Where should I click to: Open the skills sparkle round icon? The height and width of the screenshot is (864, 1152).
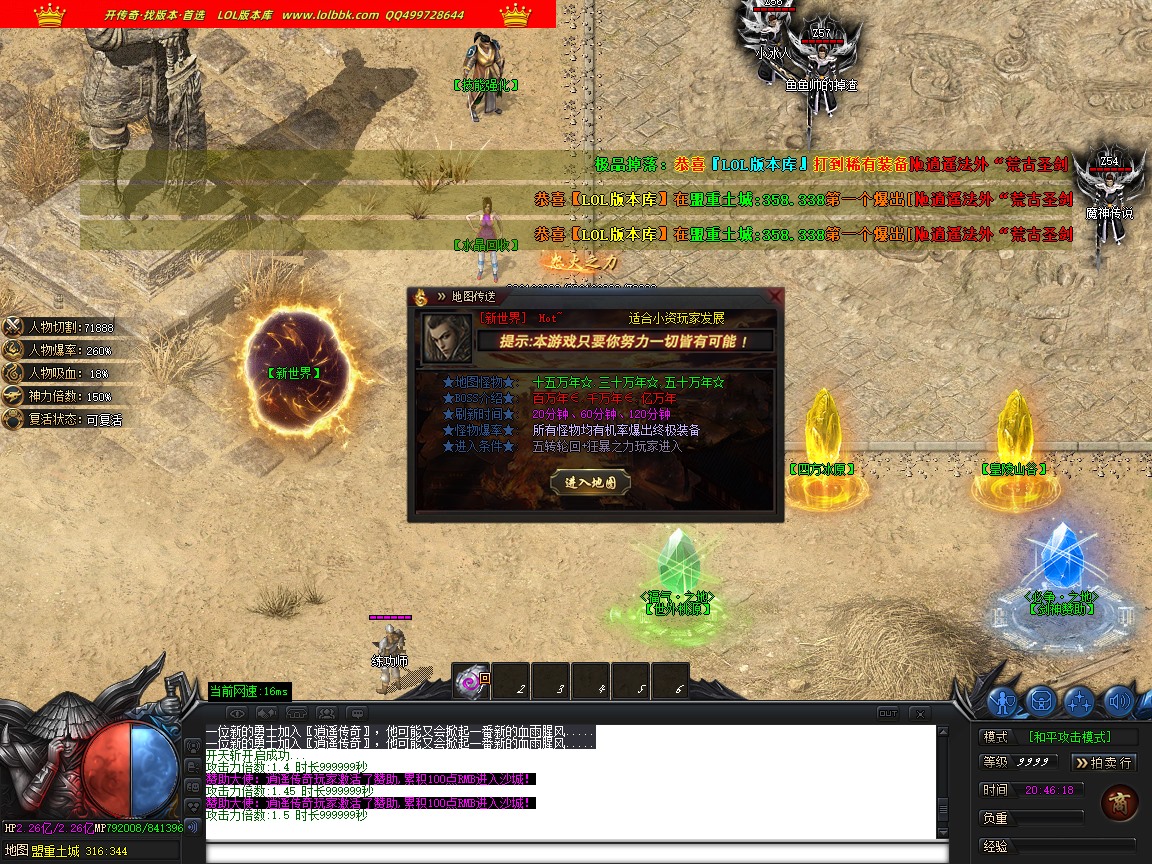tap(1079, 702)
